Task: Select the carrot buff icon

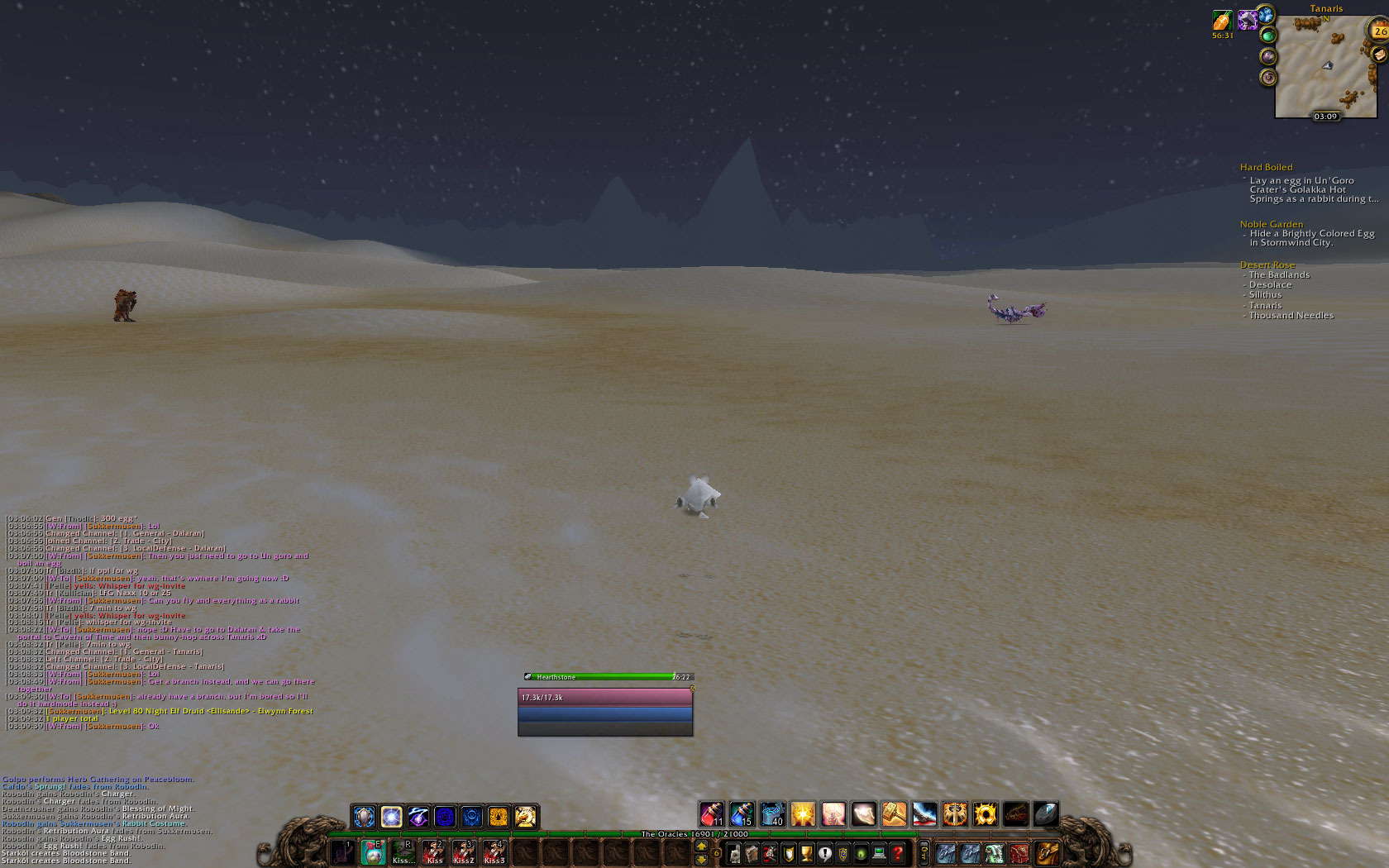Action: pyautogui.click(x=1222, y=21)
